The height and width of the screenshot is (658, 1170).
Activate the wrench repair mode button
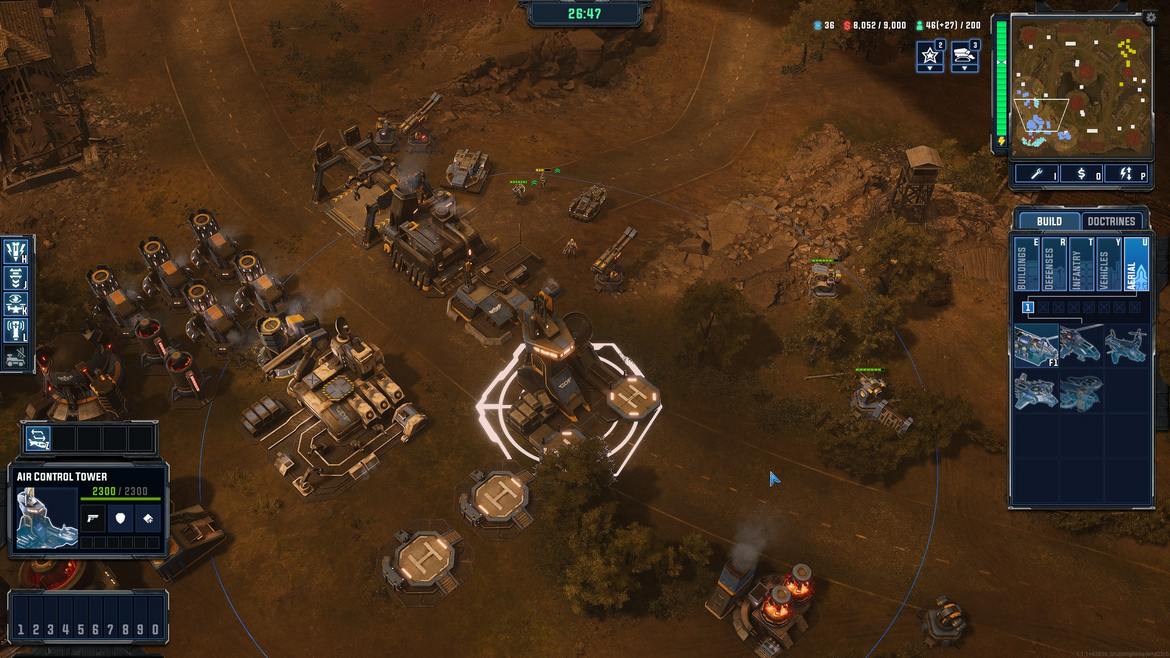(1036, 174)
